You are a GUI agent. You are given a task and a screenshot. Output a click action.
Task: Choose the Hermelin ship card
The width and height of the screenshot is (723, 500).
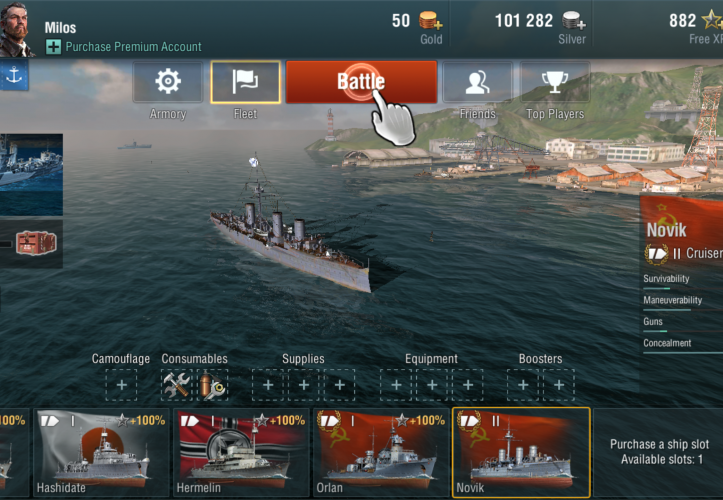[241, 452]
